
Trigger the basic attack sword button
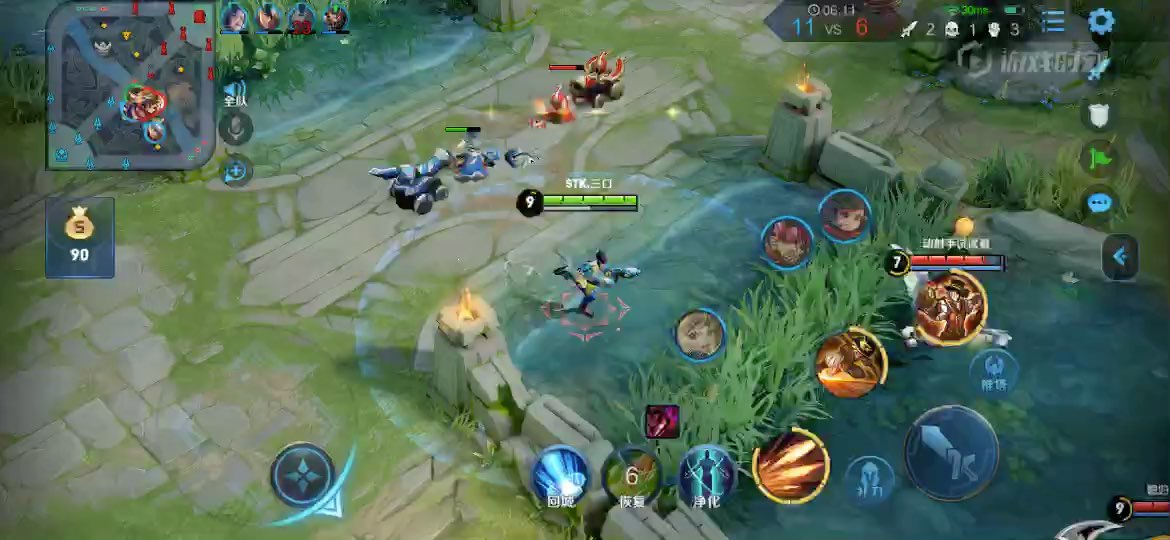click(951, 453)
